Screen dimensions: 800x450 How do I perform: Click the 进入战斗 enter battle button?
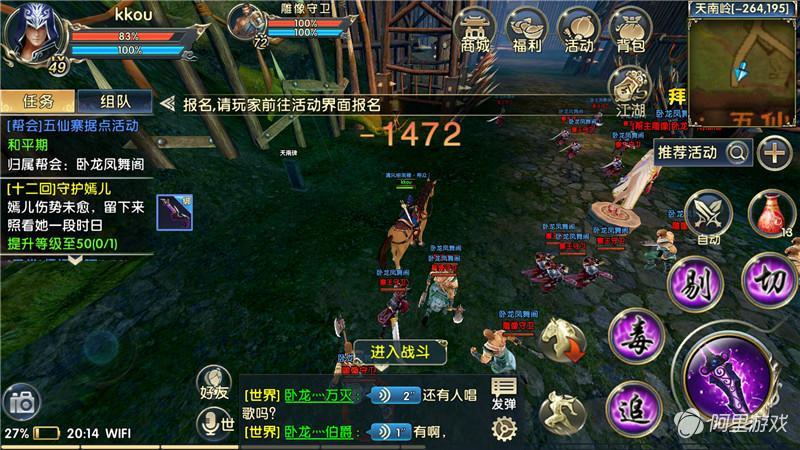400,350
